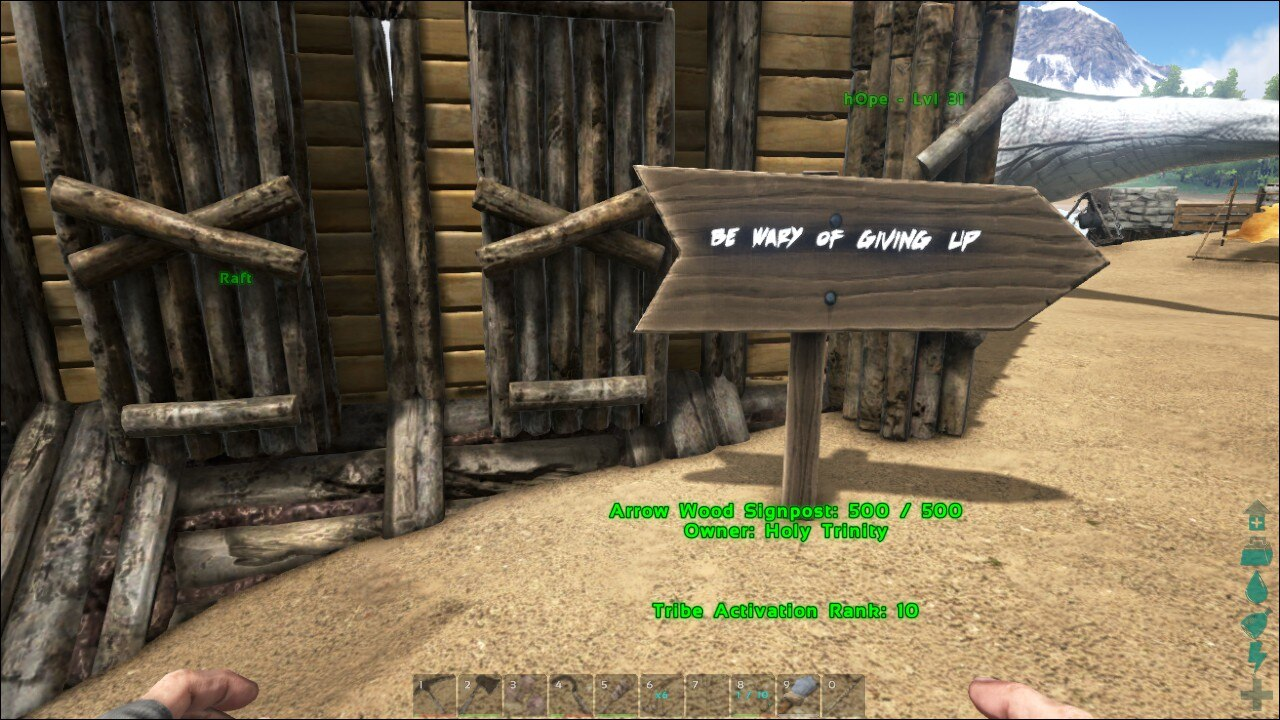Choose the item in hotbar slot 3
The image size is (1280, 720).
pos(524,695)
